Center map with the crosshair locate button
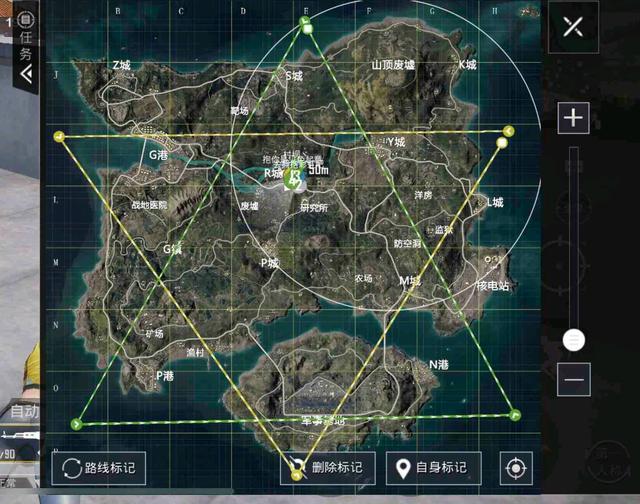The height and width of the screenshot is (504, 640). tap(516, 467)
